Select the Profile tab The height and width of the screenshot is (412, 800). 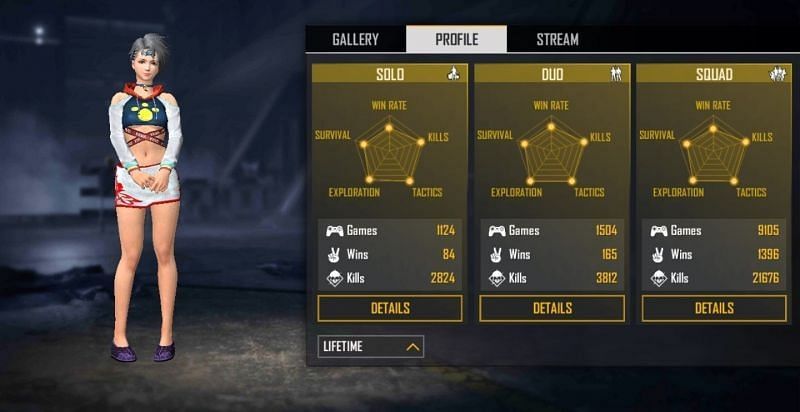pyautogui.click(x=456, y=40)
